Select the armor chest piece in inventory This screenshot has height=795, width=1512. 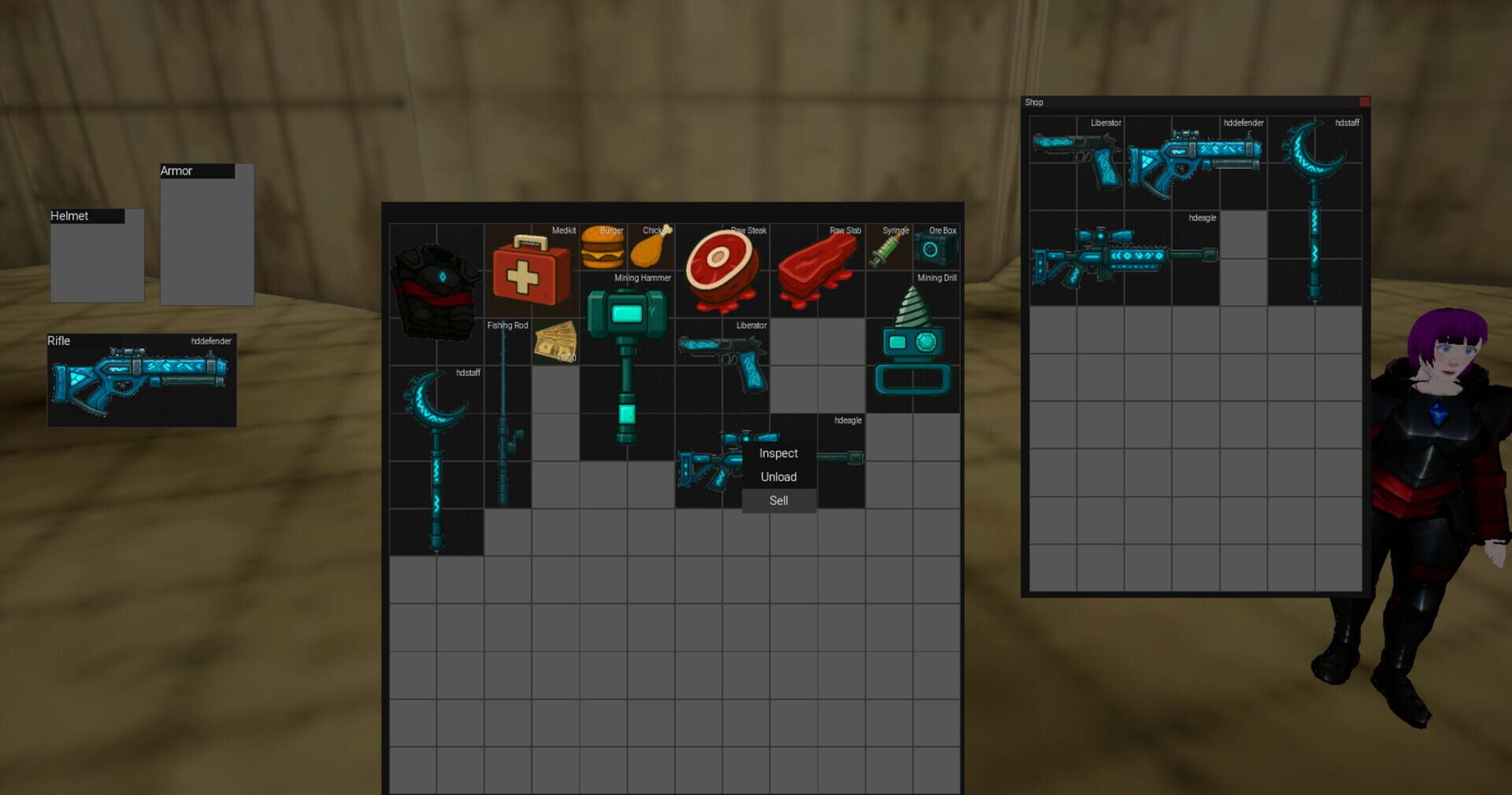pyautogui.click(x=435, y=292)
